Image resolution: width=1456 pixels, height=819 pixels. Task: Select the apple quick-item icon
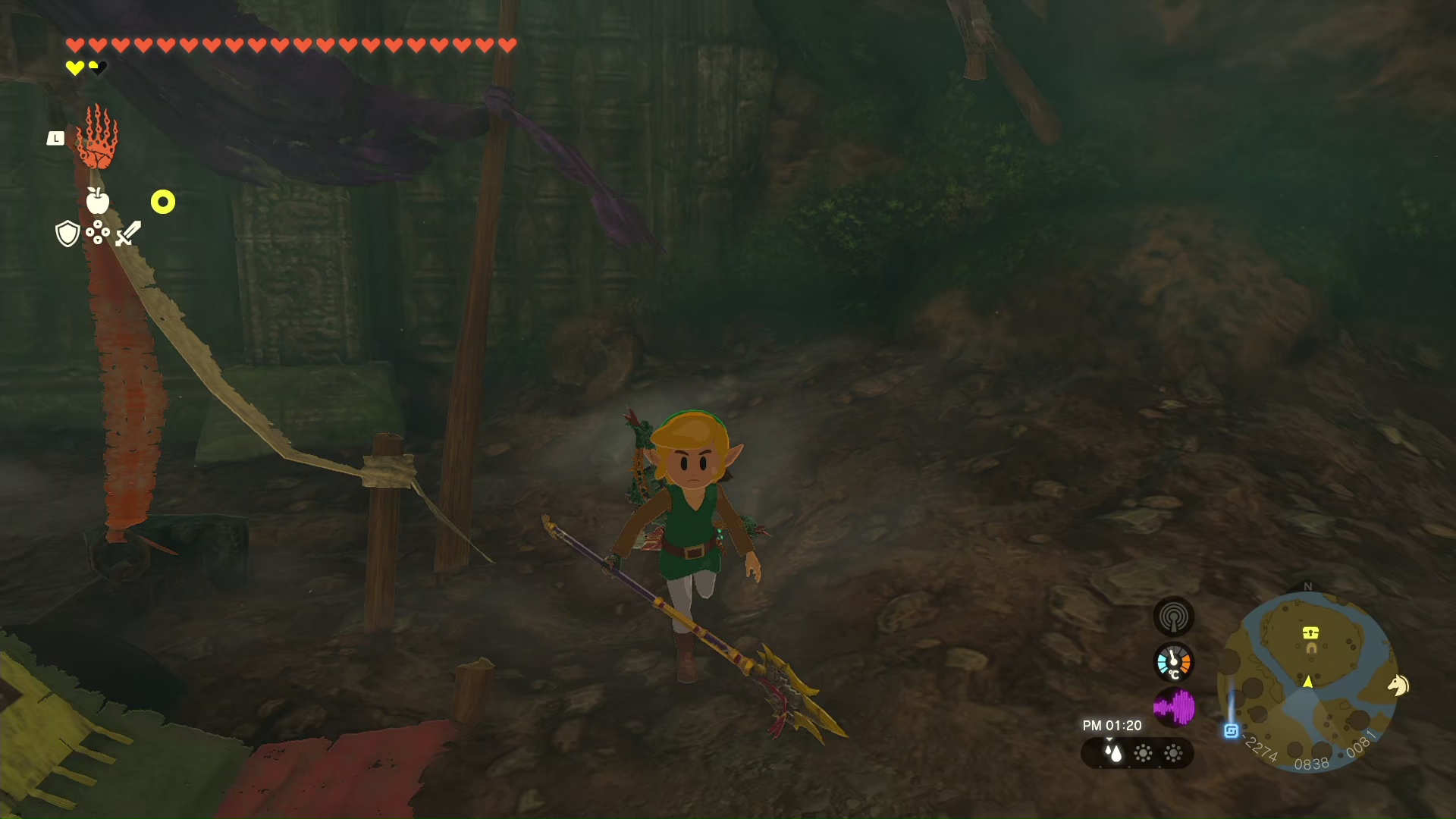pyautogui.click(x=97, y=201)
